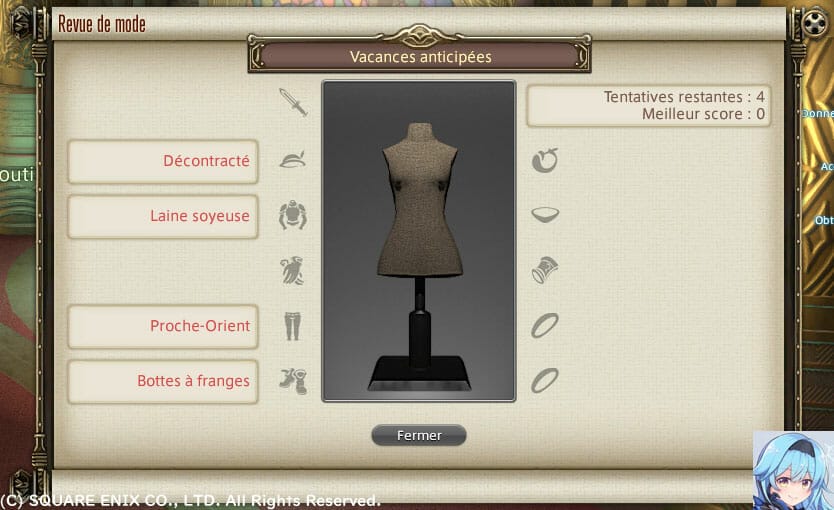Select the trousers legs slot icon
Image resolution: width=834 pixels, height=510 pixels.
[293, 325]
